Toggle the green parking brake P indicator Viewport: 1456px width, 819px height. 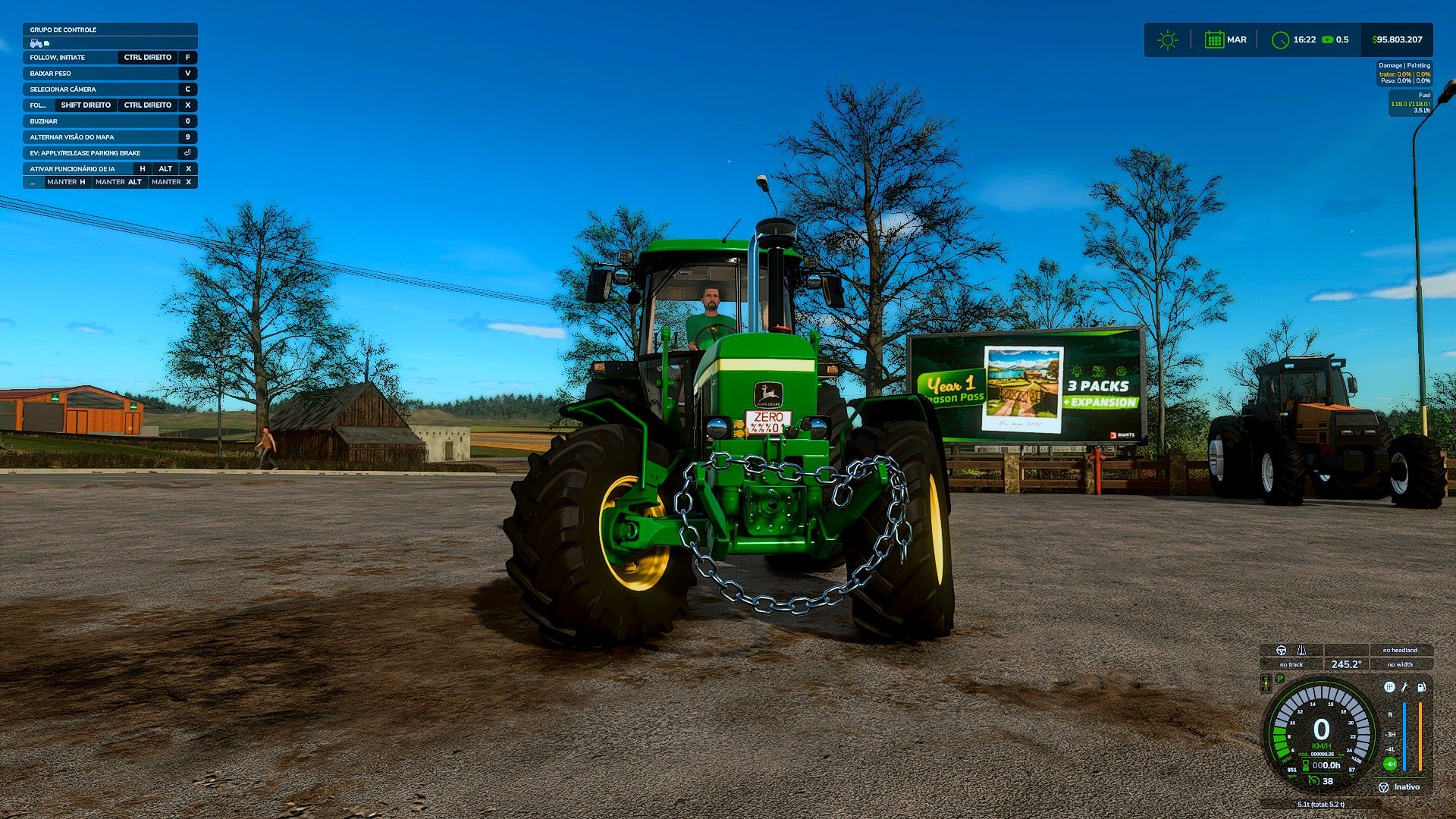pyautogui.click(x=1280, y=679)
